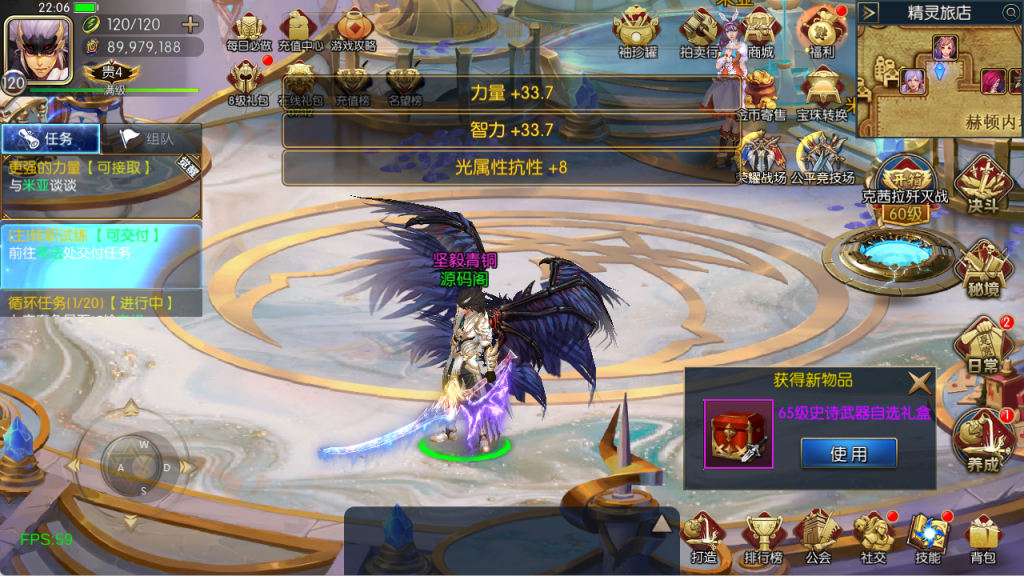Open the 技能 skills book
Viewport: 1024px width, 576px height.
coord(927,538)
